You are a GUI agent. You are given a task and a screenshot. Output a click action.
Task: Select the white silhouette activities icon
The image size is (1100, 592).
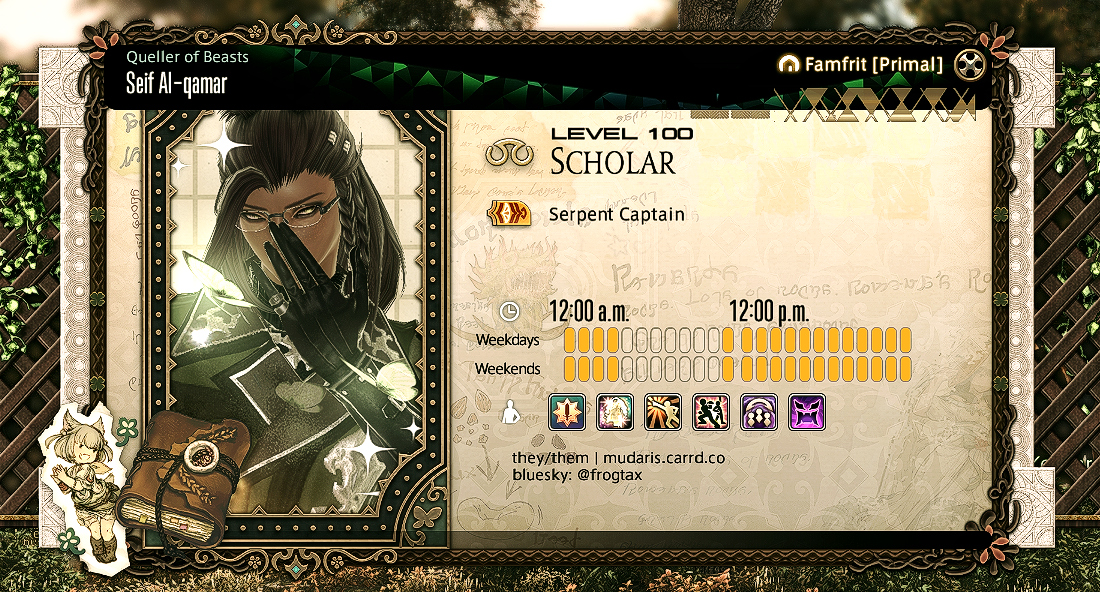tap(509, 412)
